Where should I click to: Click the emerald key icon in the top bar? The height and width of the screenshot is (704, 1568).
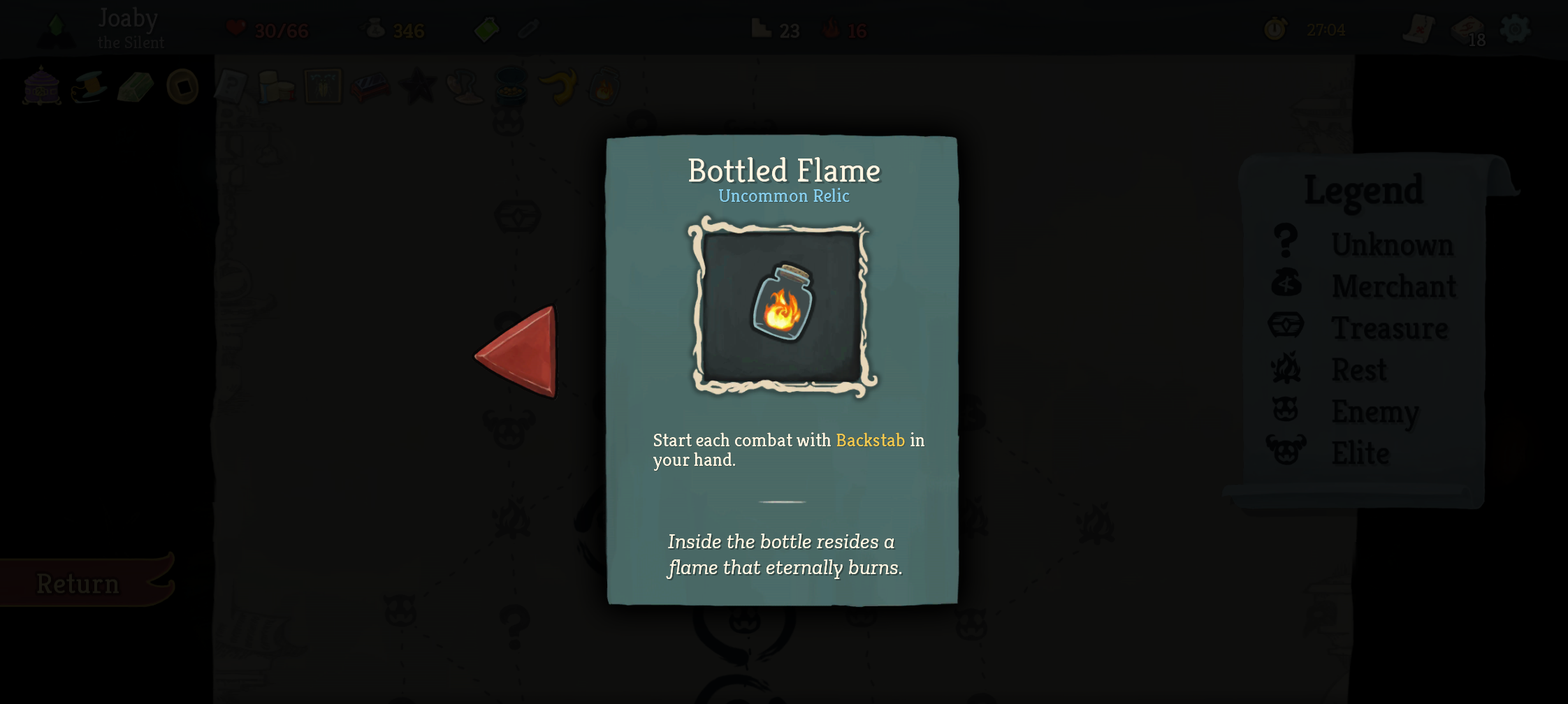488,29
